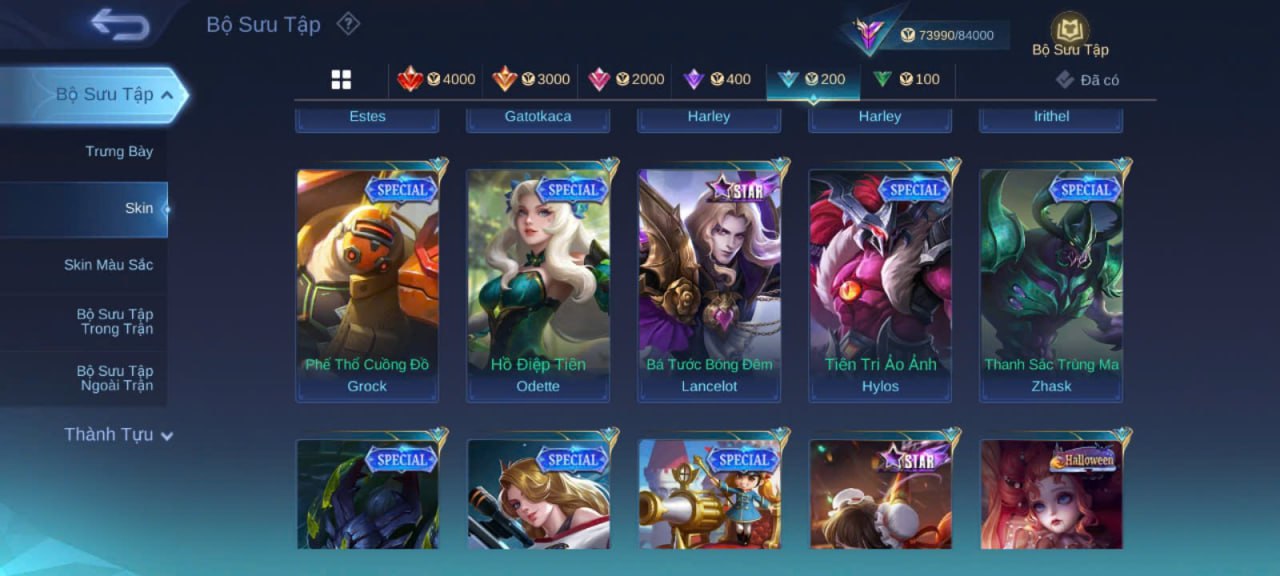The height and width of the screenshot is (576, 1280).
Task: Open Lancelot's Bá Tước Bóng Đêm skin
Action: tap(709, 280)
